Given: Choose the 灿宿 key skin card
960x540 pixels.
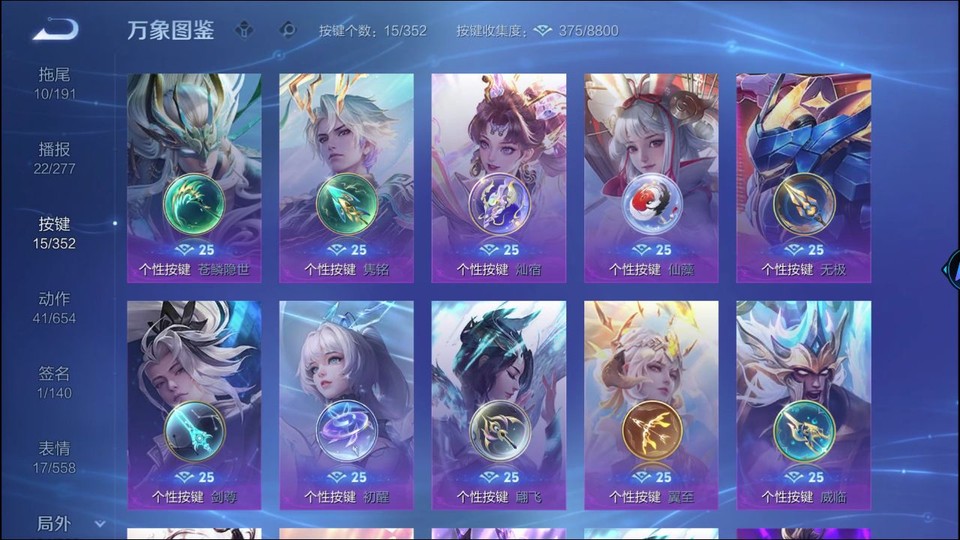Looking at the screenshot, I should (x=498, y=178).
